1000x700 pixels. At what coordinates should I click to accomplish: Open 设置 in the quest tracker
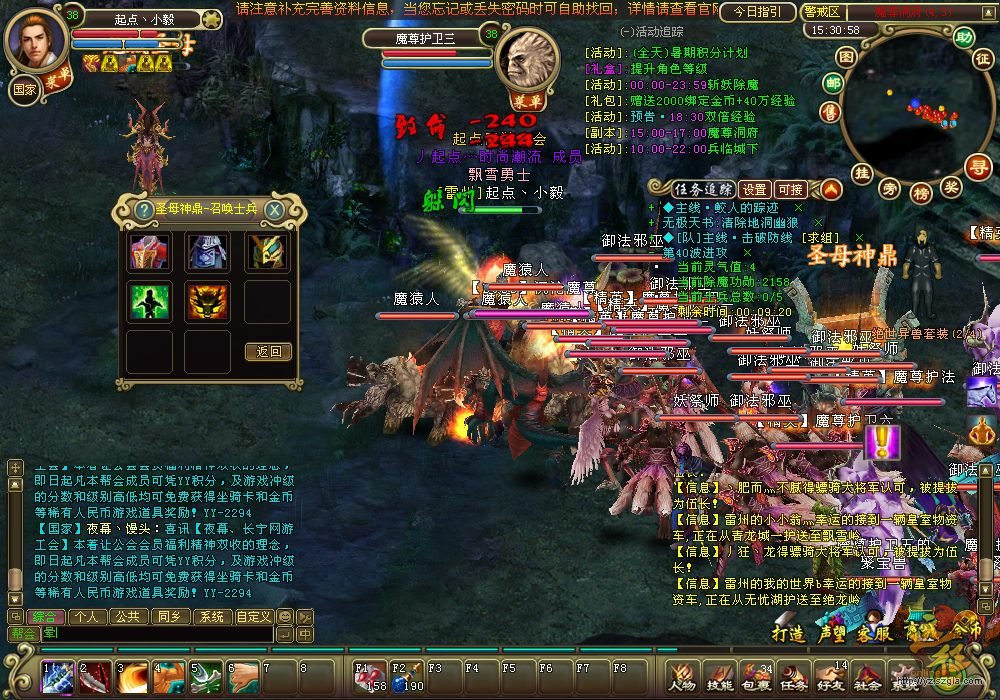[x=755, y=189]
